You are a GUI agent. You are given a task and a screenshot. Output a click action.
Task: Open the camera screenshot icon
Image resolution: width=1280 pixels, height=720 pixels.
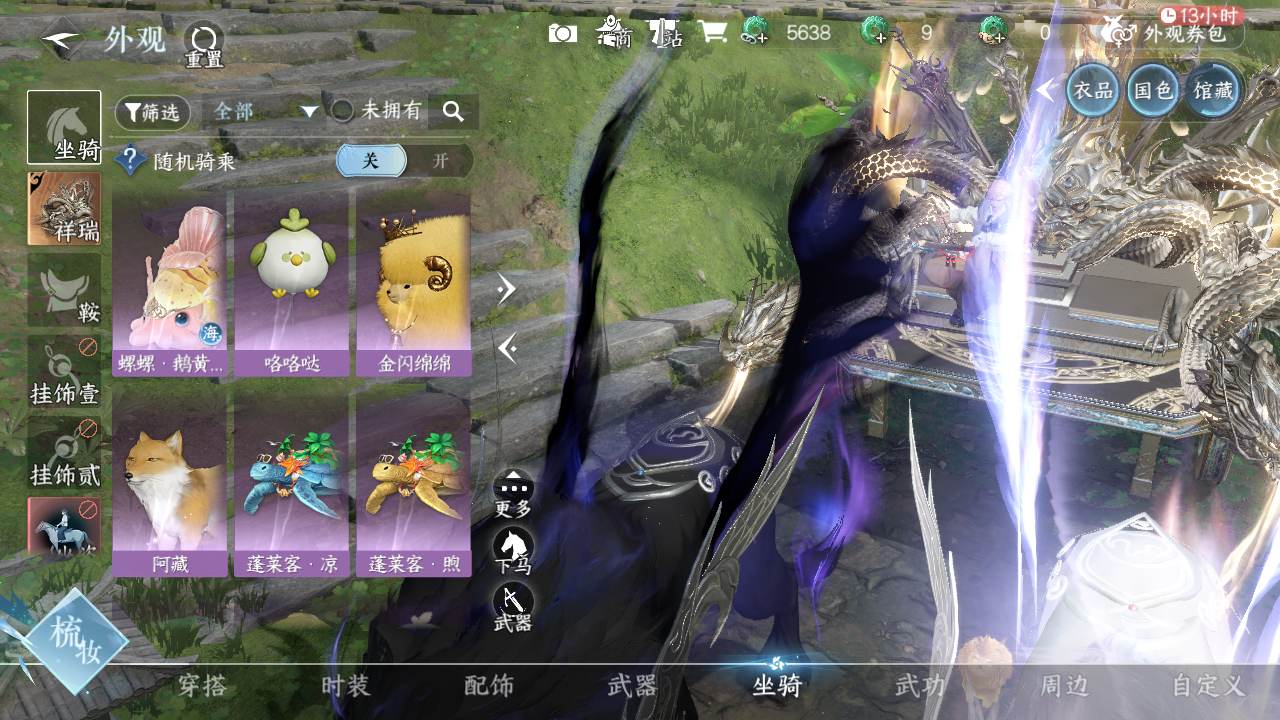(x=563, y=33)
